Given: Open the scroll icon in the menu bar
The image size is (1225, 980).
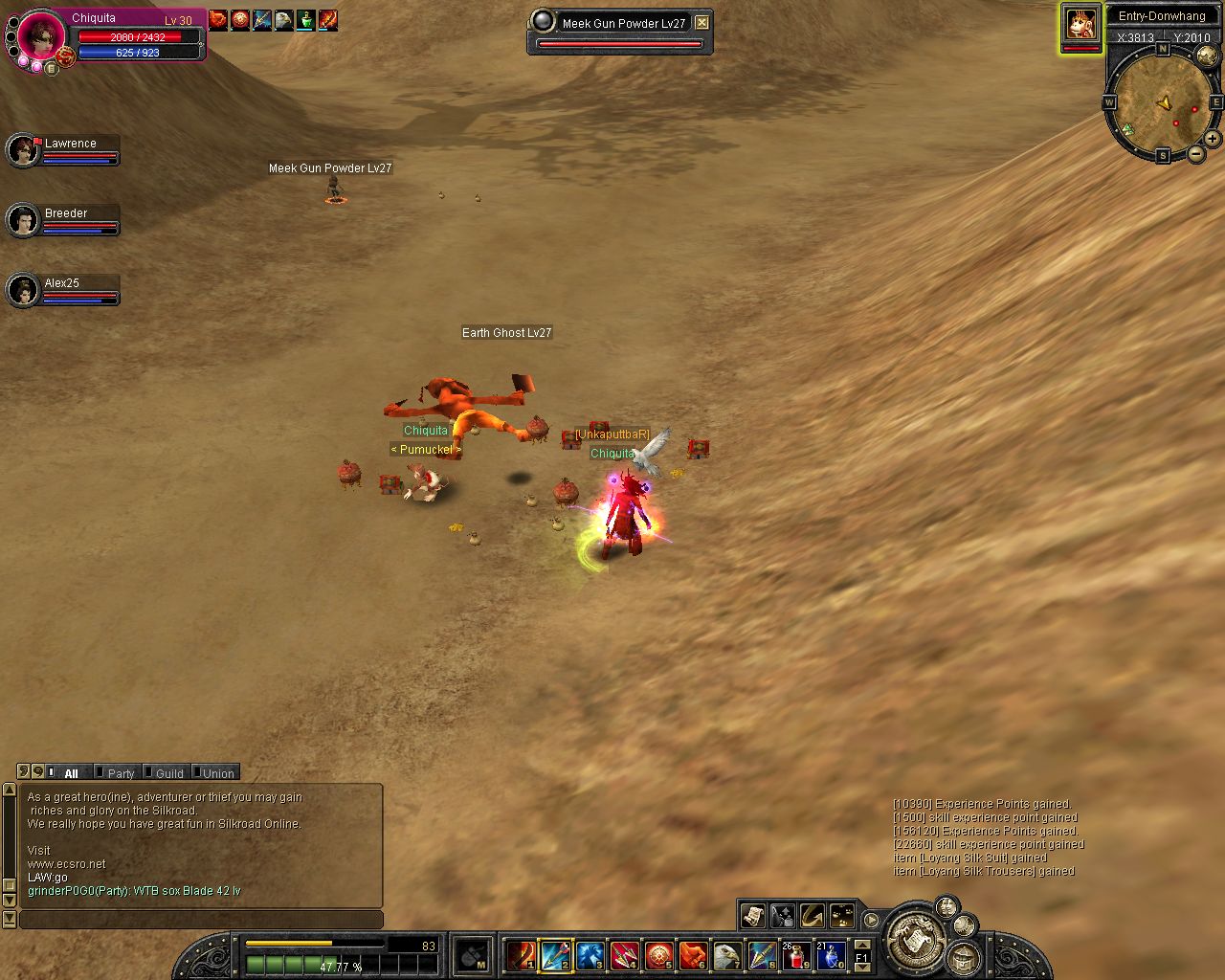Looking at the screenshot, I should click(752, 915).
